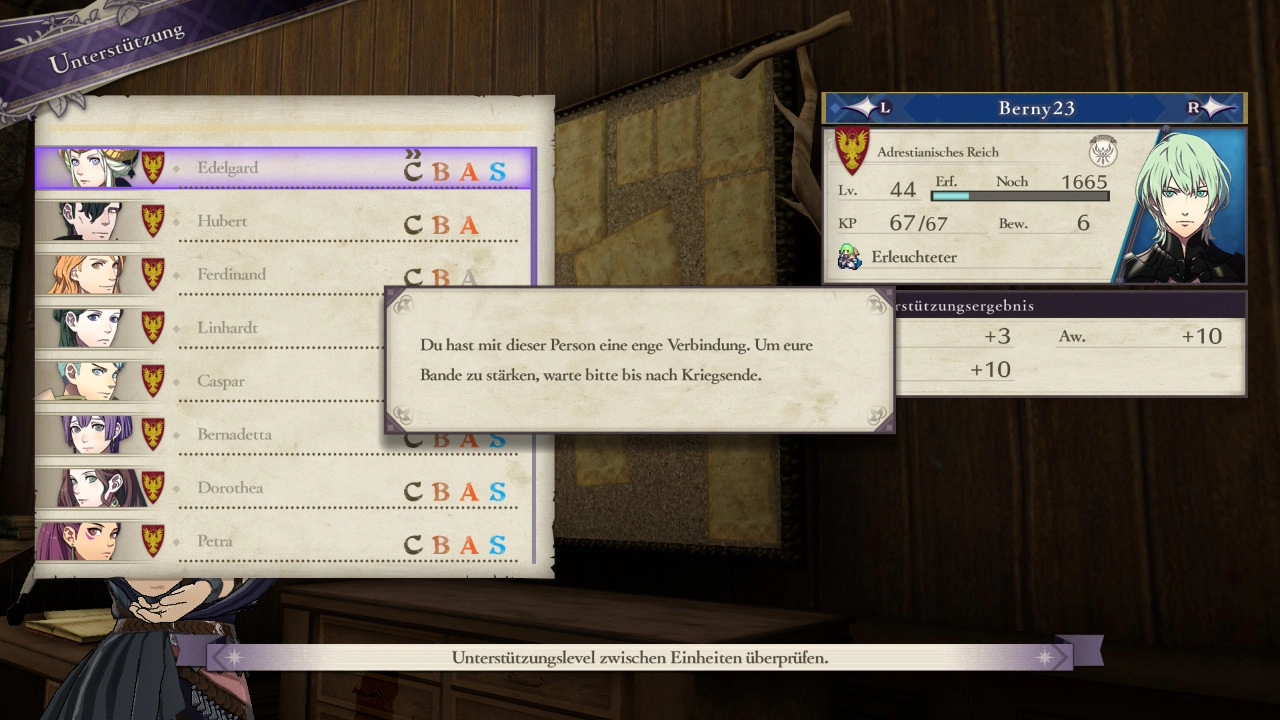The height and width of the screenshot is (720, 1280).
Task: Open Dorothea's support row
Action: [x=285, y=488]
